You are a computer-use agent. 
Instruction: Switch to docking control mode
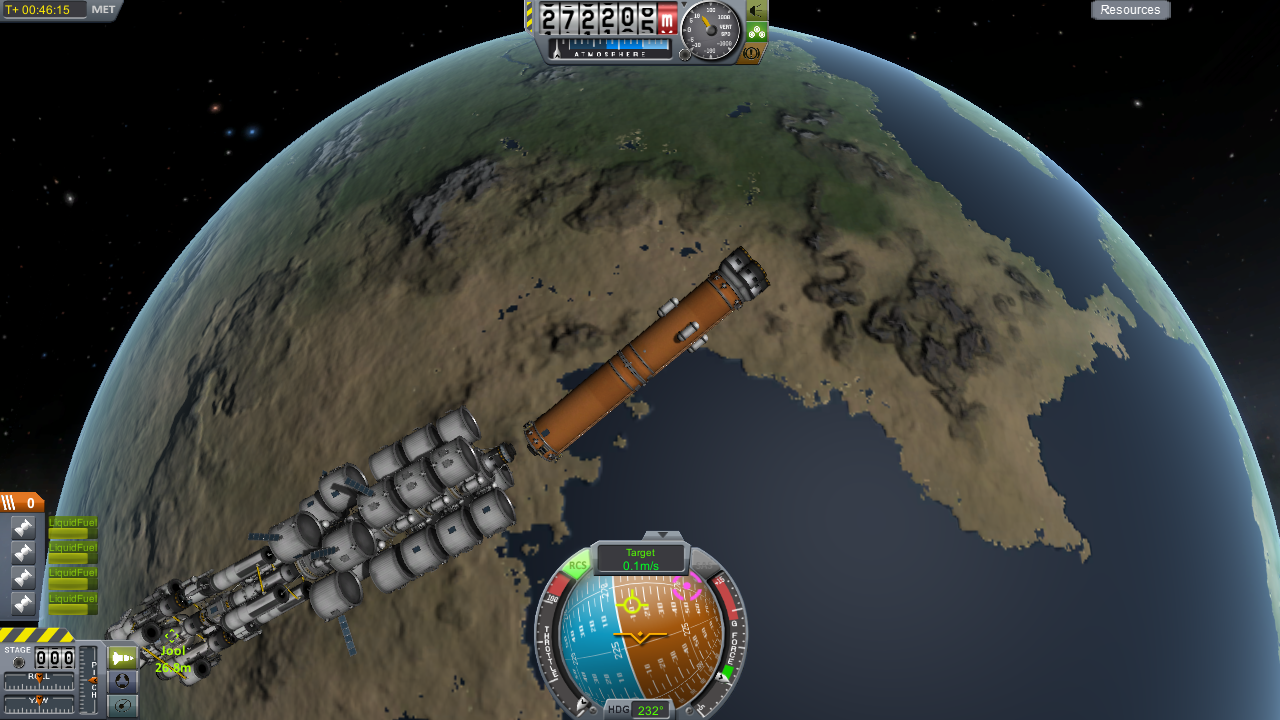coord(122,682)
